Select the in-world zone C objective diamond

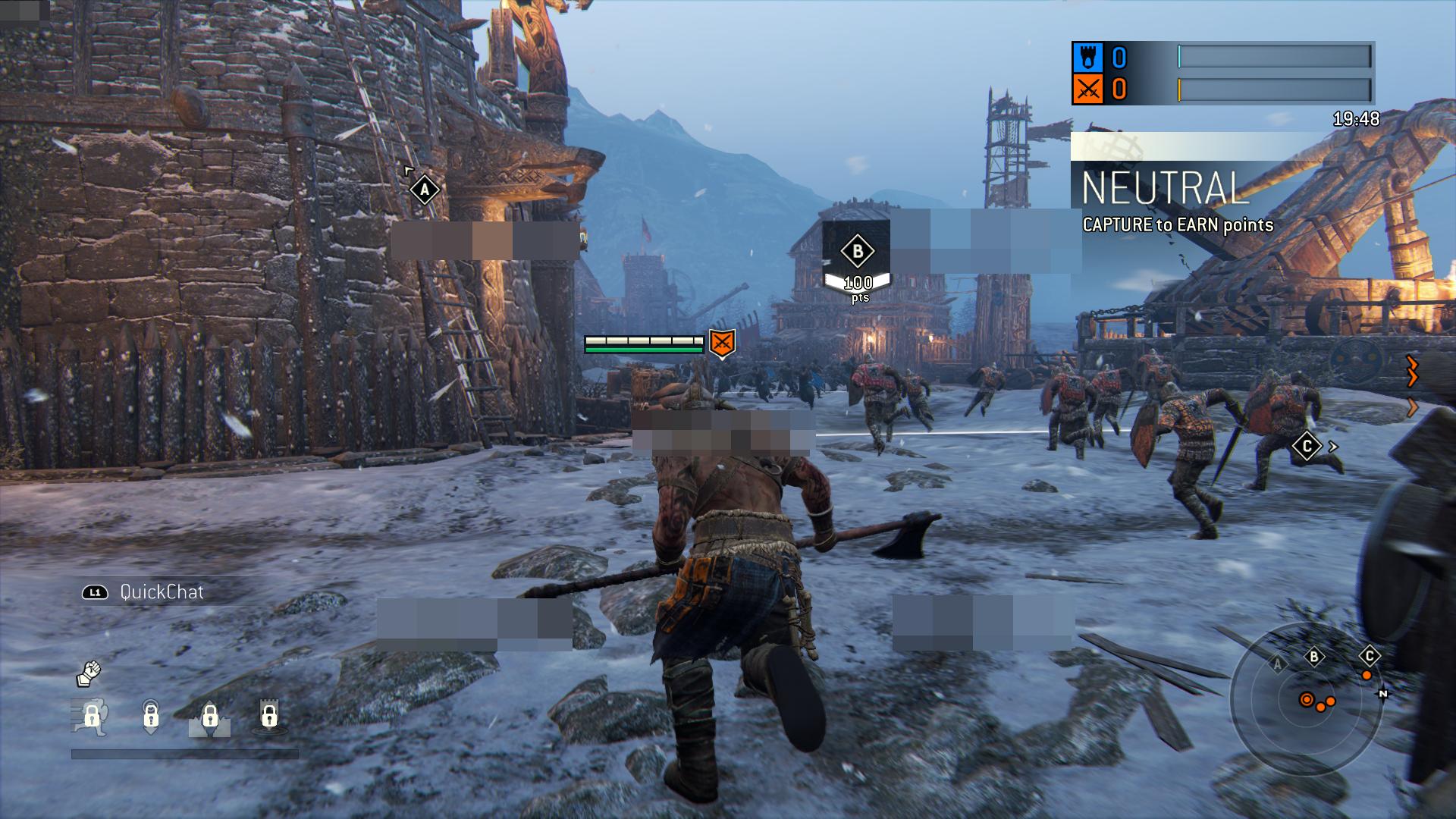[x=1307, y=447]
